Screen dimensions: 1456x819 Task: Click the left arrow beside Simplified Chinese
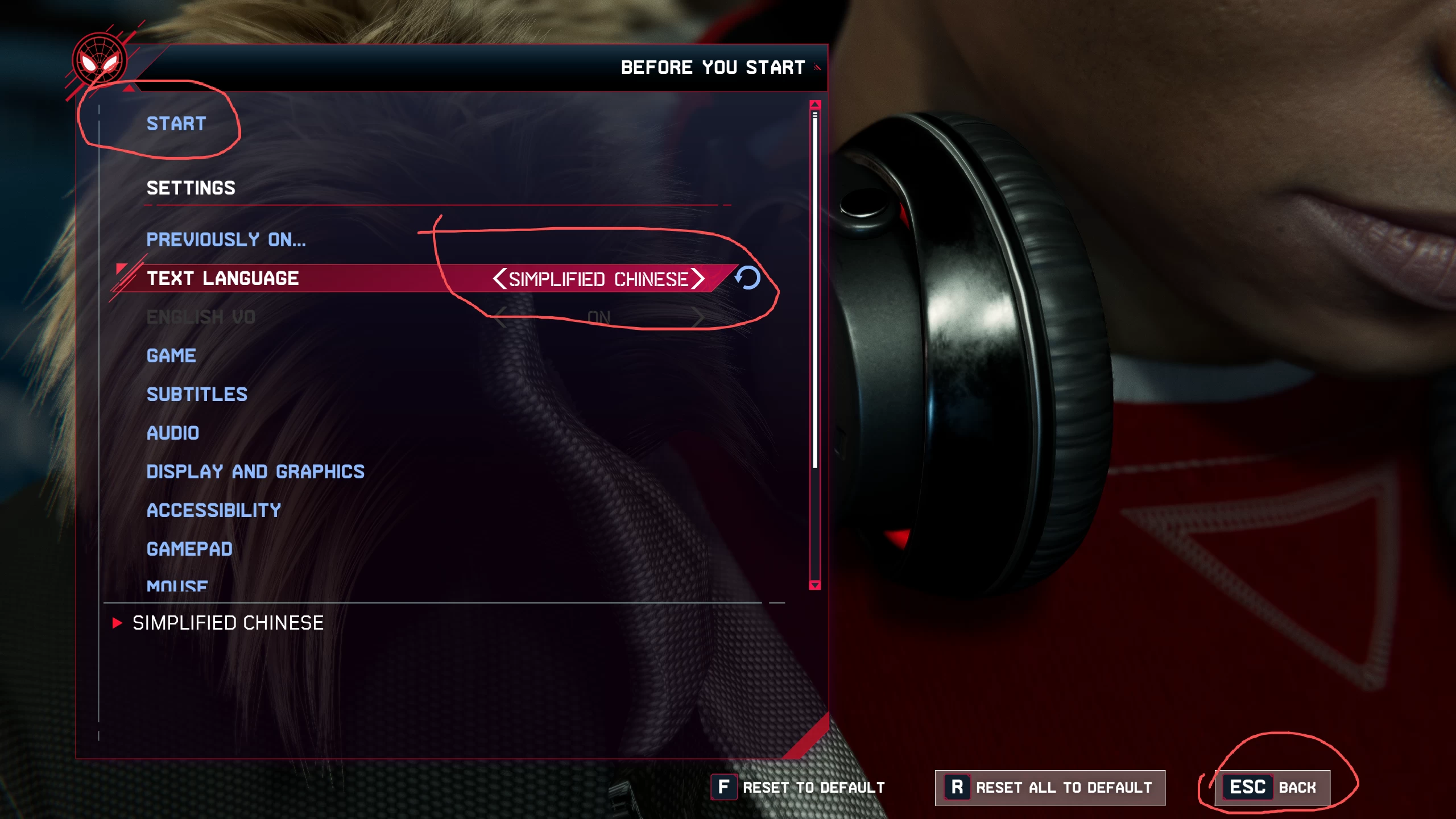[499, 279]
